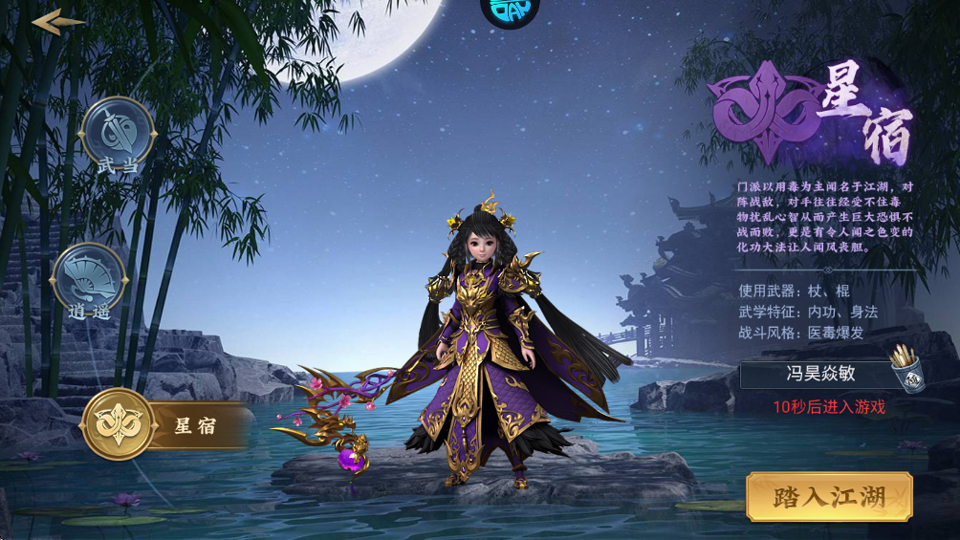
Task: Select the 武当 (Wudang) sect
Action: [x=118, y=134]
